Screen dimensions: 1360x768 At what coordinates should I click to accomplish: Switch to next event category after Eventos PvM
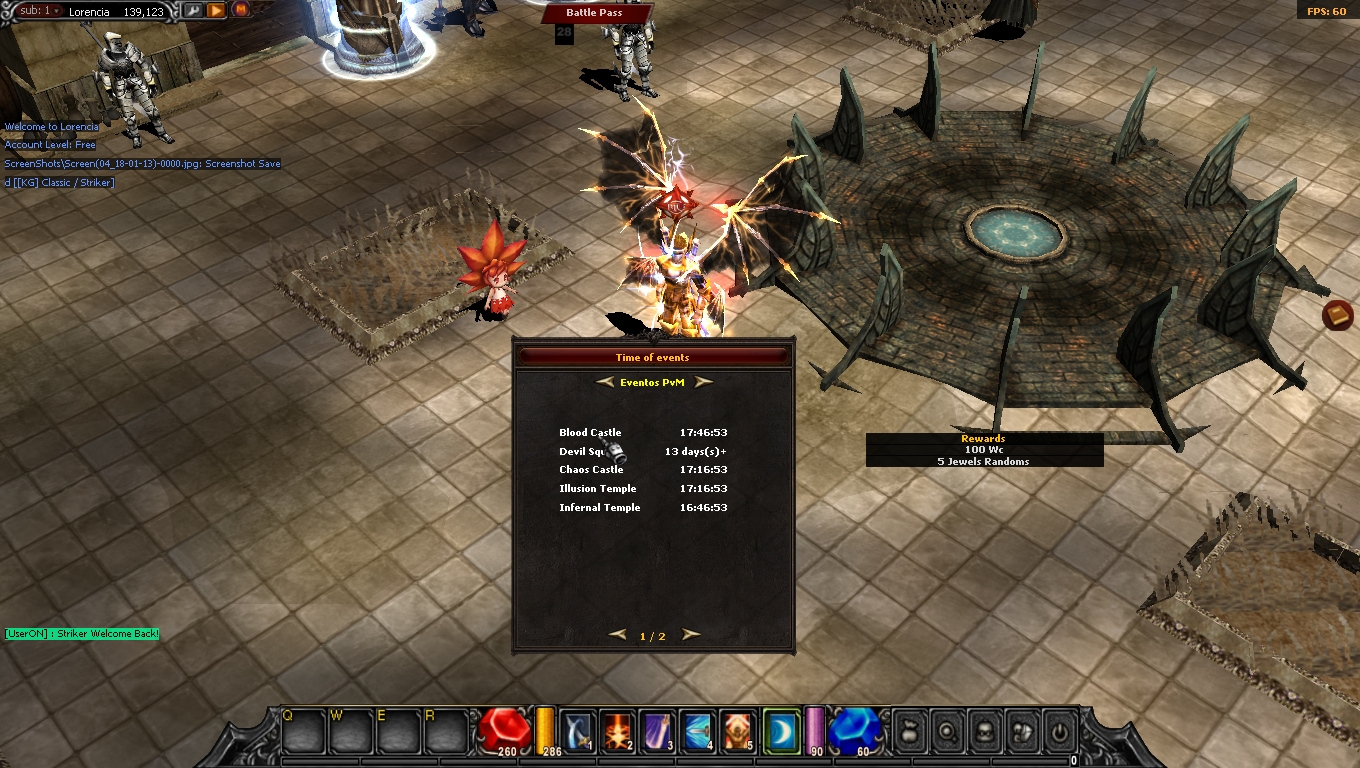(704, 382)
